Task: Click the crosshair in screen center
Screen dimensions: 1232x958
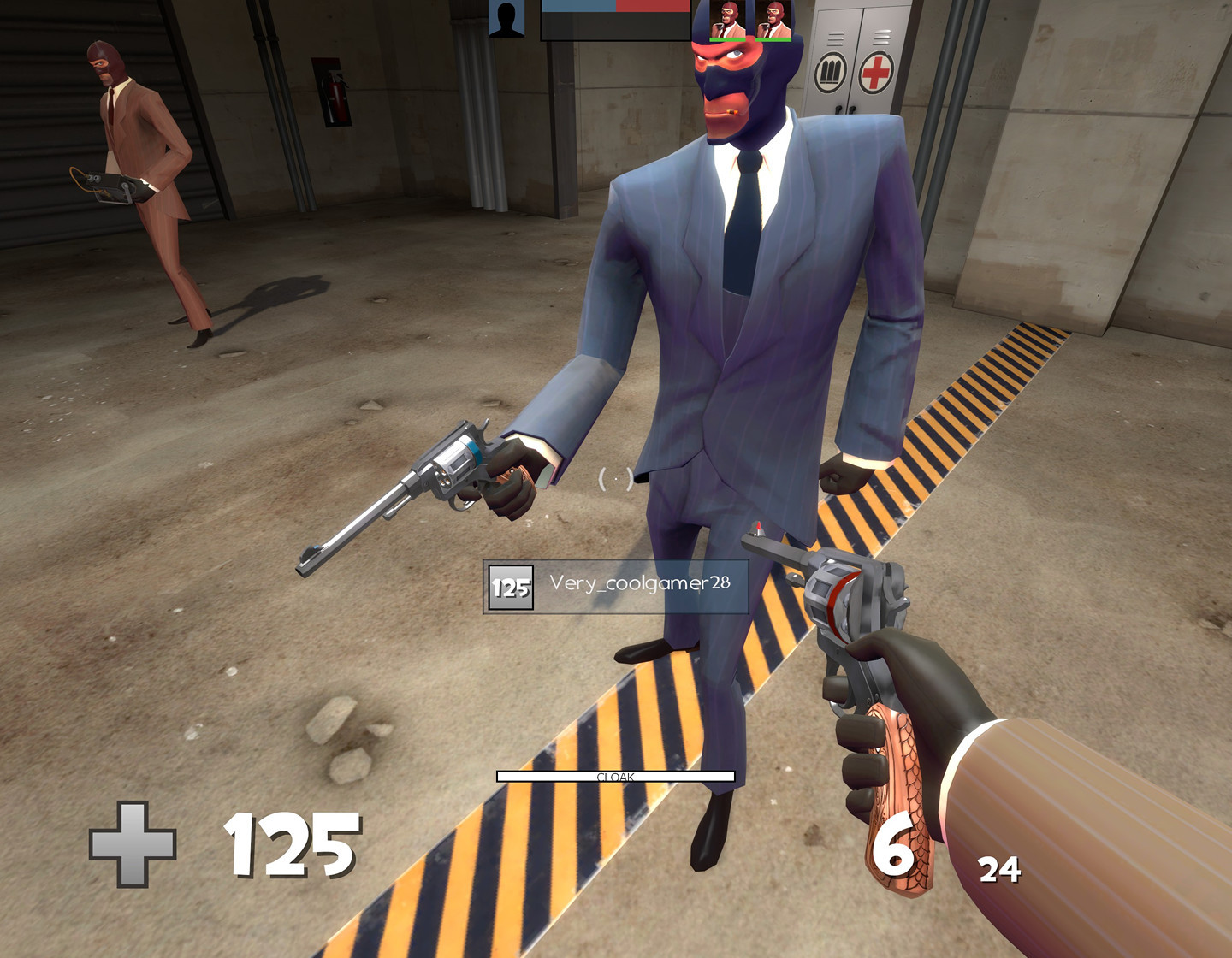Action: pos(618,479)
